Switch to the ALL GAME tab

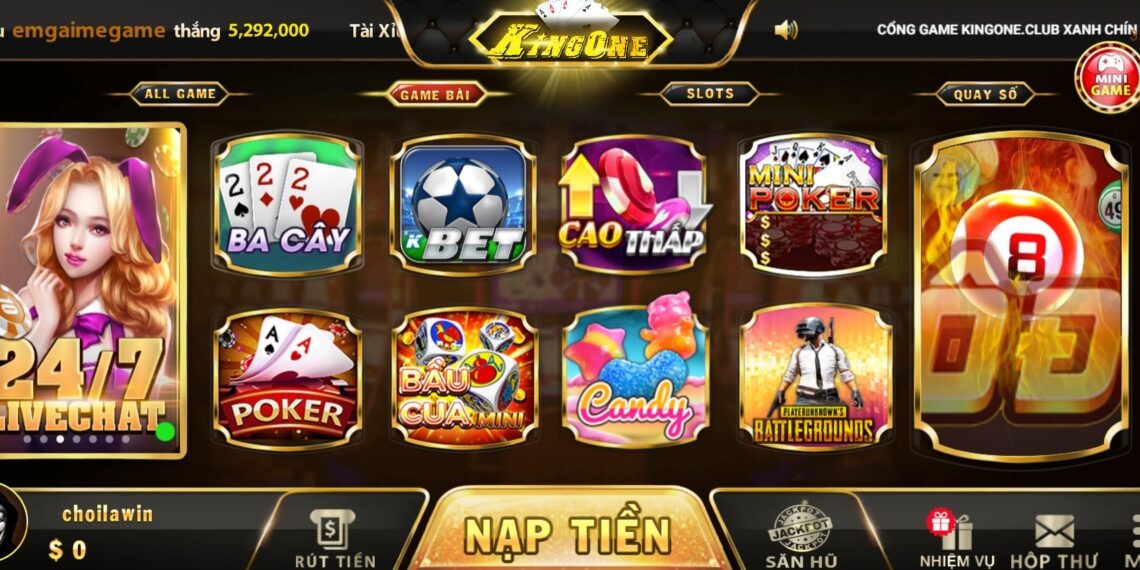(180, 94)
